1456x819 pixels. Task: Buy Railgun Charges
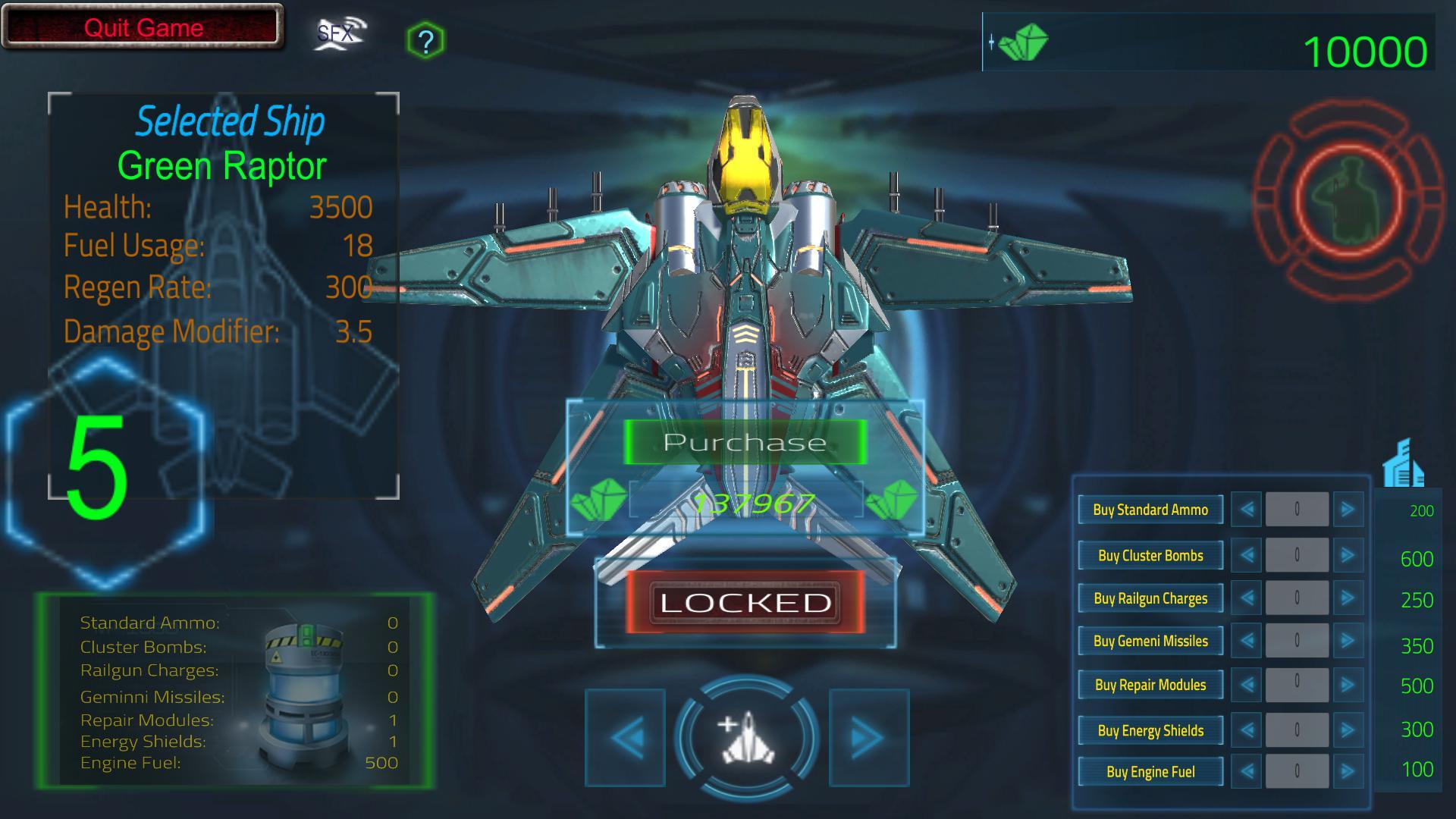click(1150, 598)
